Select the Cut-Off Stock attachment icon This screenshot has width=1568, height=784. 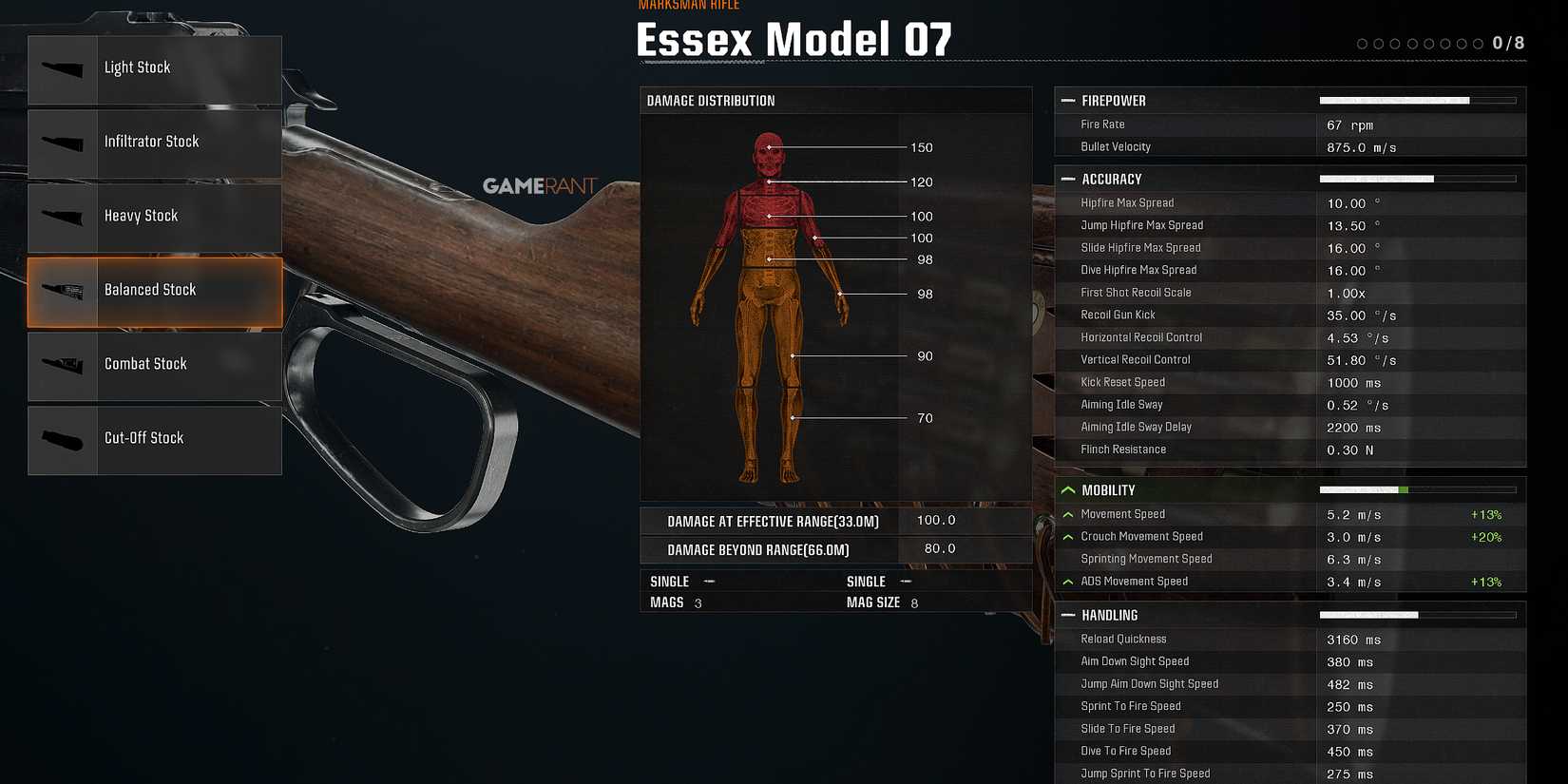62,439
